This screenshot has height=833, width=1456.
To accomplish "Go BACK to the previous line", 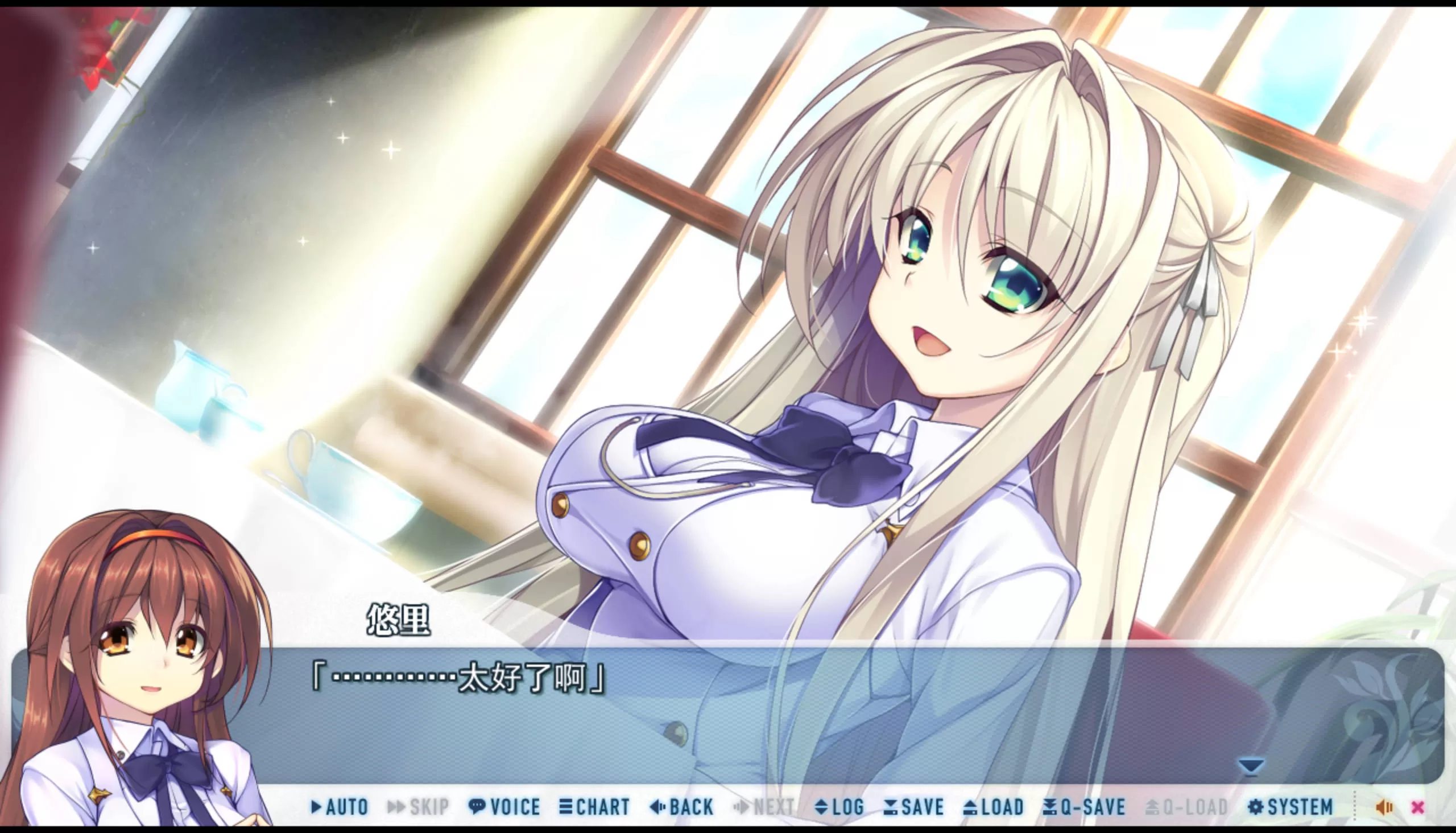I will tap(682, 807).
